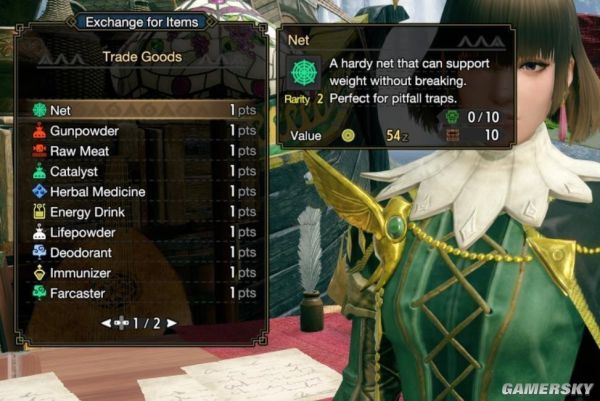The width and height of the screenshot is (600, 401).
Task: Select the Immunizer item
Action: coord(140,273)
